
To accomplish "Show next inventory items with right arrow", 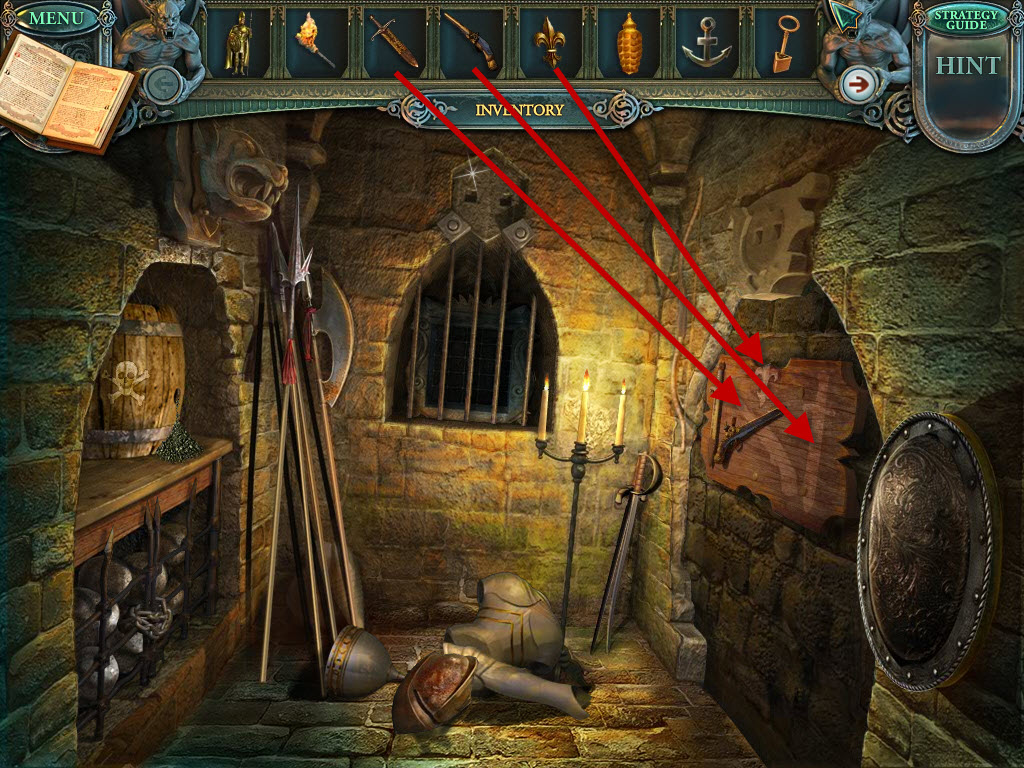I will click(856, 84).
